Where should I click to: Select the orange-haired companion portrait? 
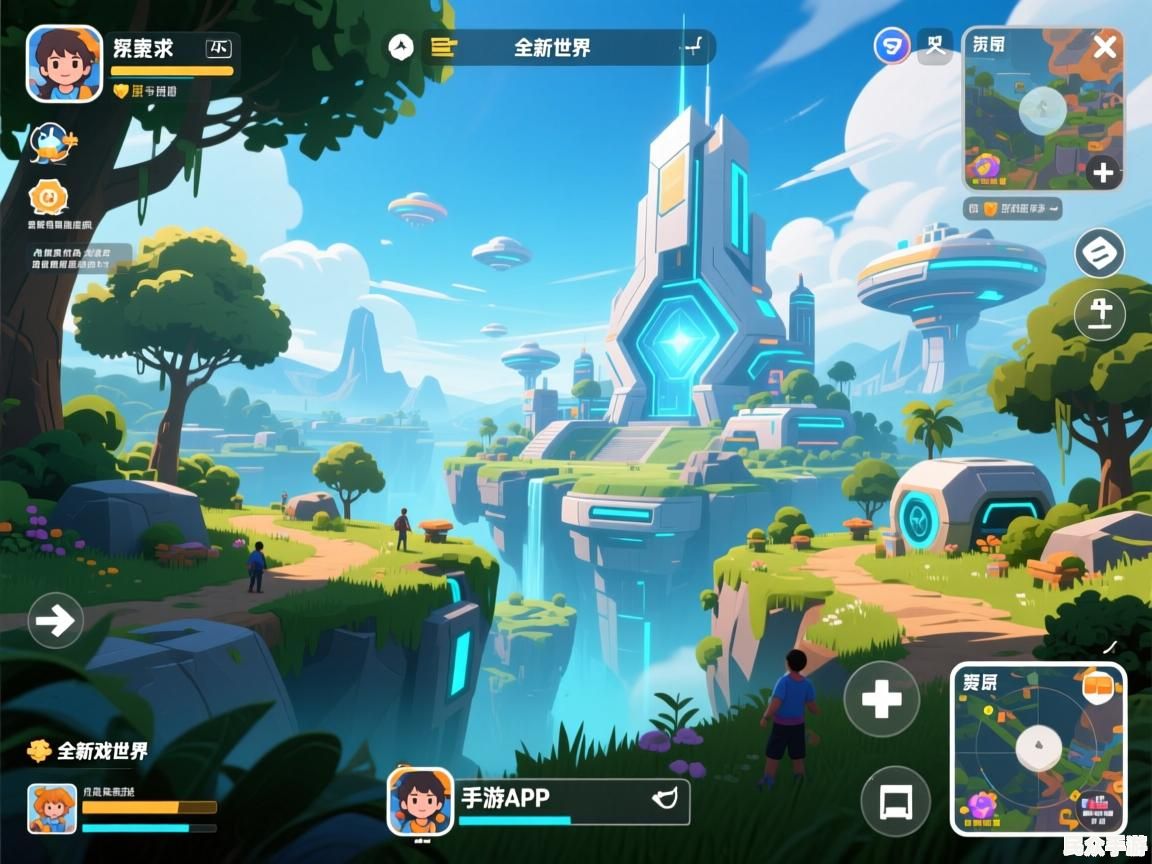point(52,808)
